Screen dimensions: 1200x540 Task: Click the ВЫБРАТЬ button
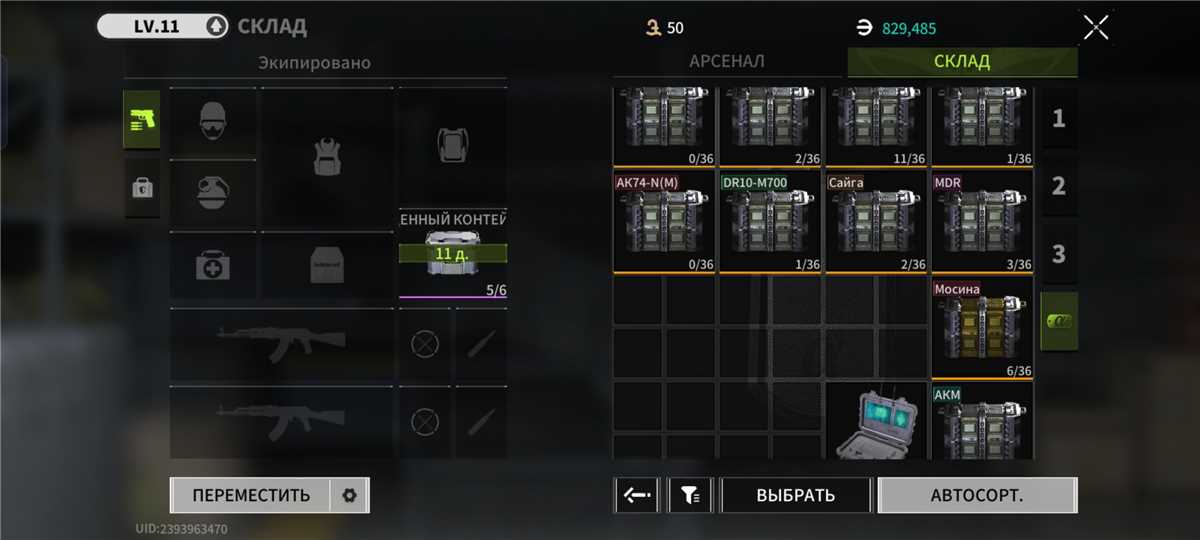[x=796, y=495]
